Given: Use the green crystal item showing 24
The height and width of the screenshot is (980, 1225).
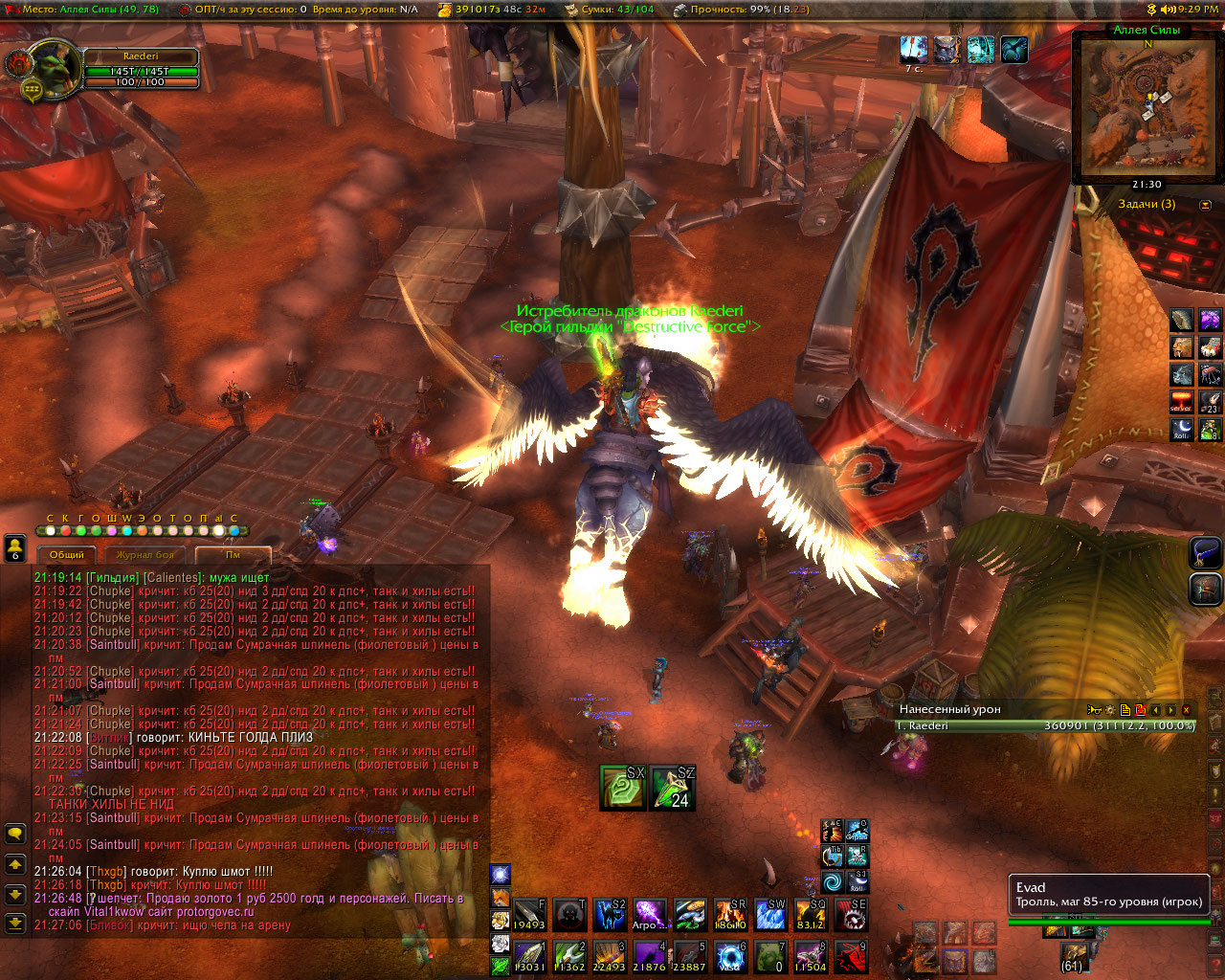Looking at the screenshot, I should coord(672,788).
